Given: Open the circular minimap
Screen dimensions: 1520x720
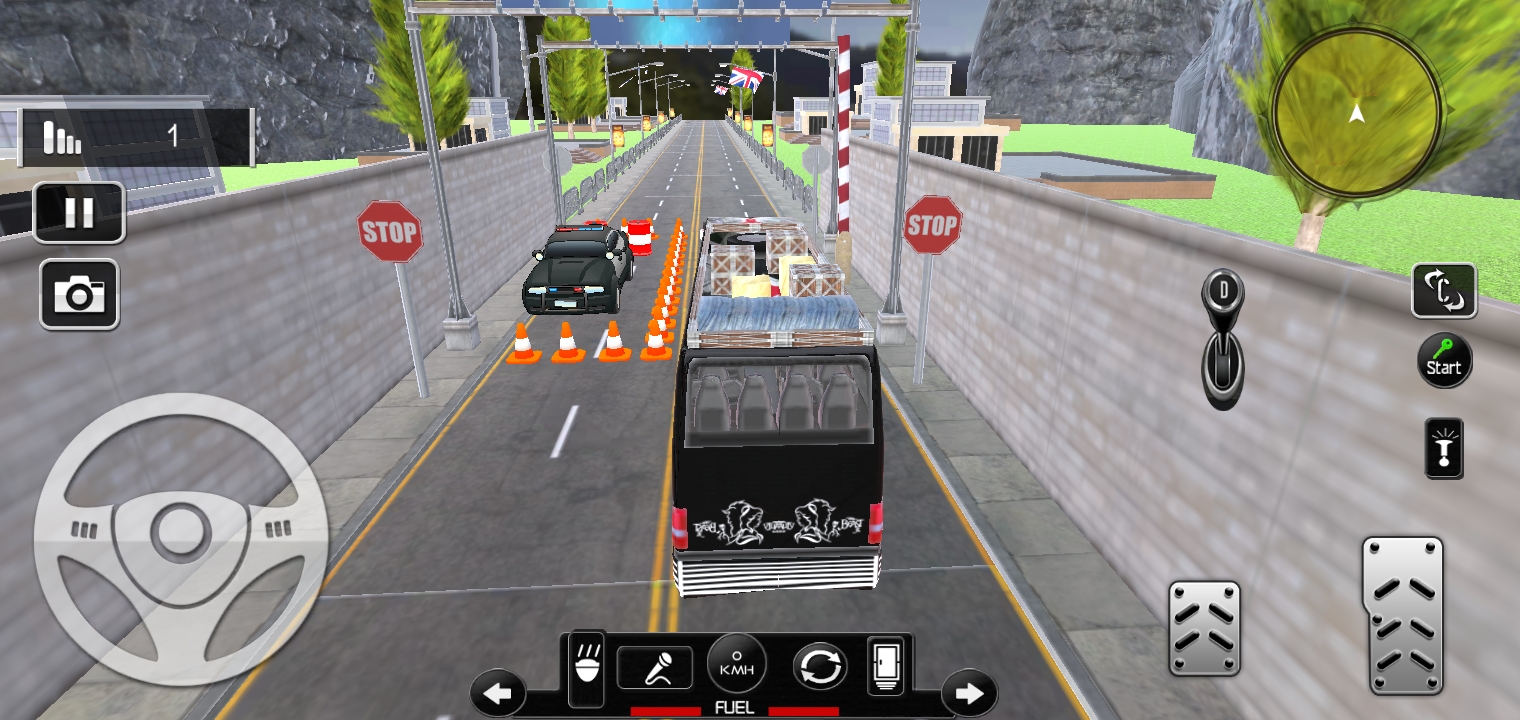Looking at the screenshot, I should [x=1356, y=113].
